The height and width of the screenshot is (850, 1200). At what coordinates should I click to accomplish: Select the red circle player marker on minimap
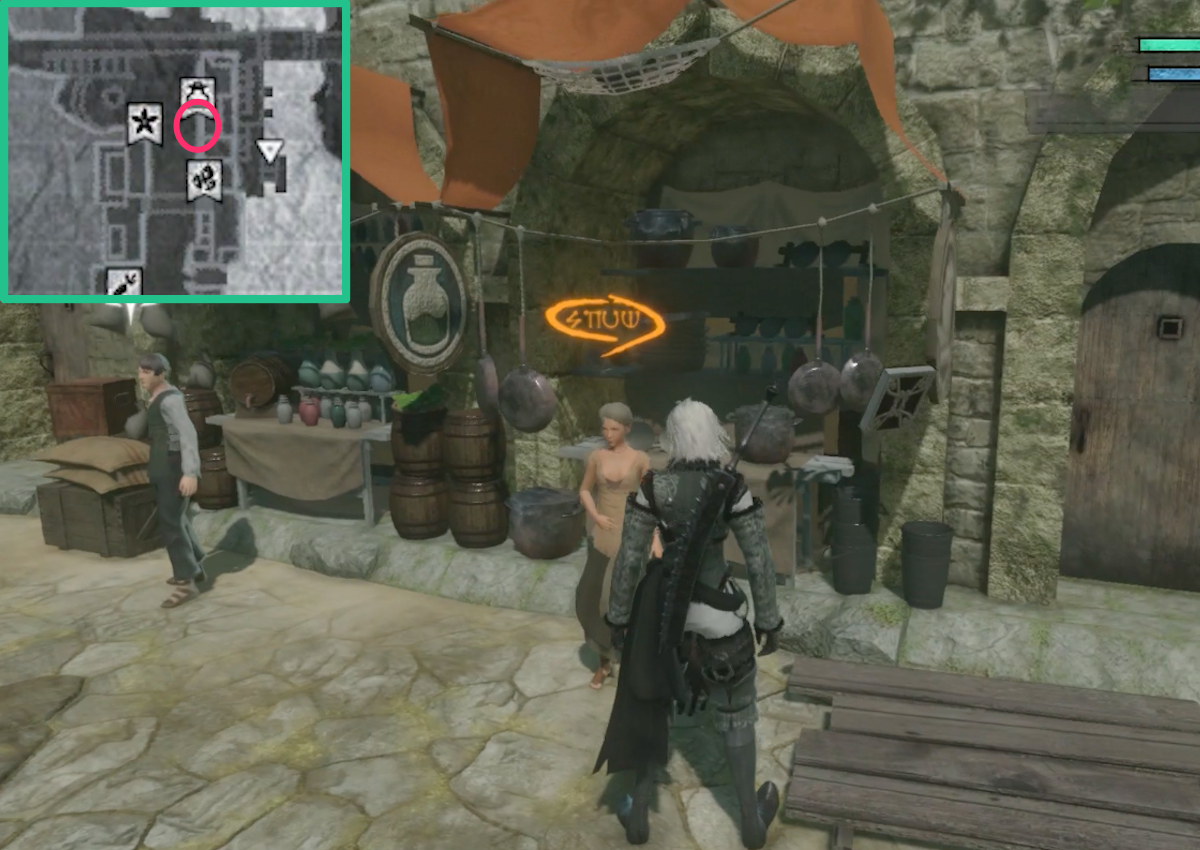click(x=197, y=127)
